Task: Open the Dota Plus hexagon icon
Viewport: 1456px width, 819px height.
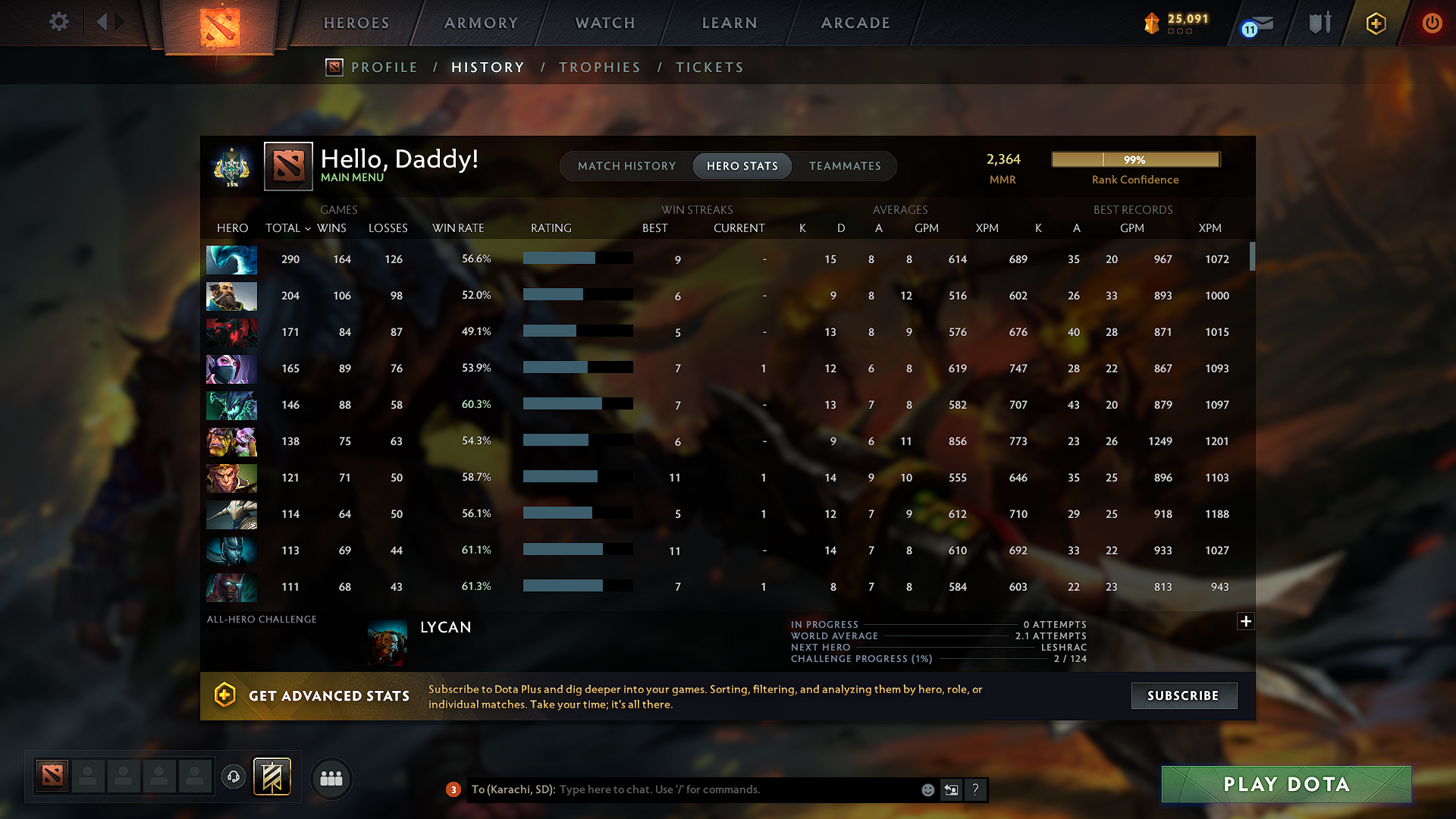Action: (1375, 23)
